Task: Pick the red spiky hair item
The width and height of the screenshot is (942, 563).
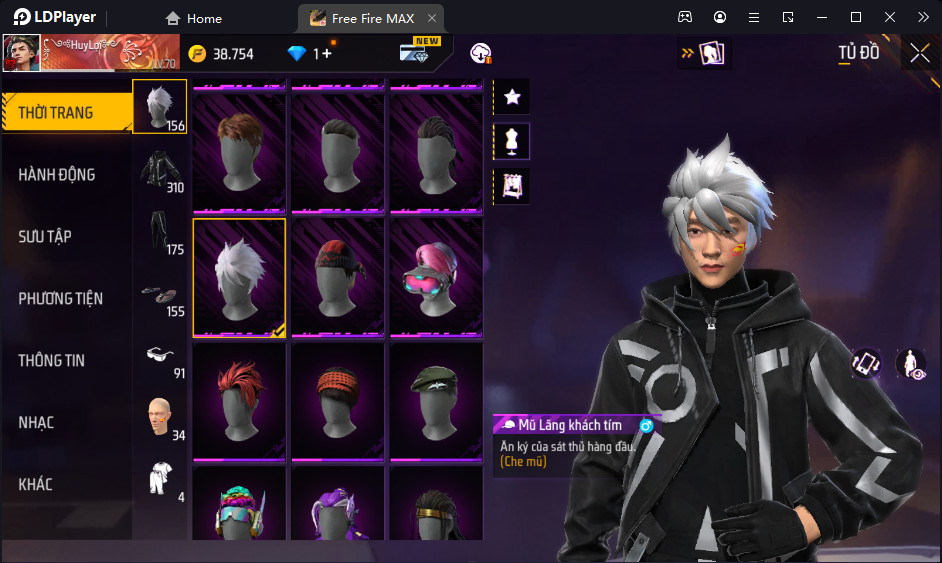Action: 239,400
